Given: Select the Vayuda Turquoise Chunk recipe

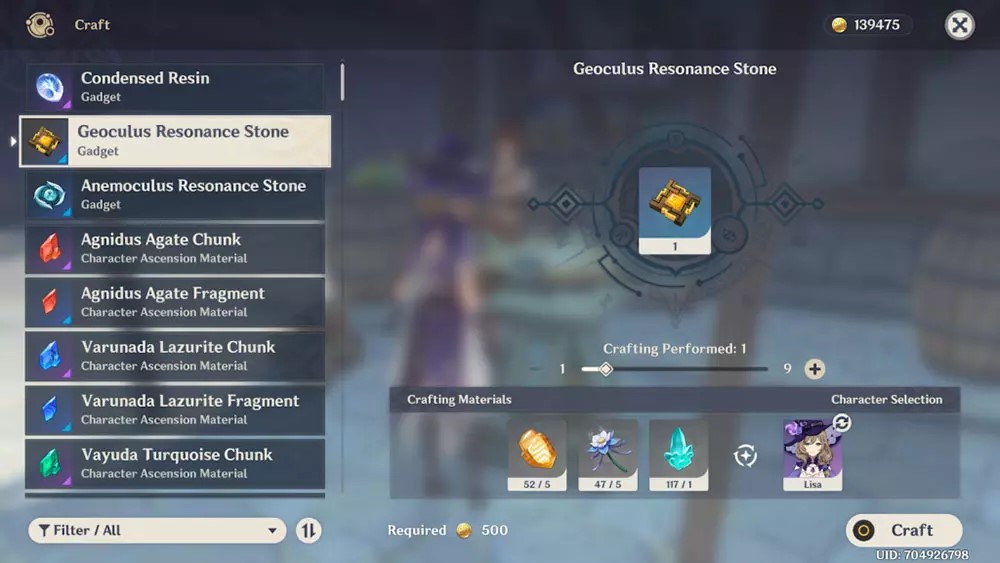Looking at the screenshot, I should (x=175, y=463).
